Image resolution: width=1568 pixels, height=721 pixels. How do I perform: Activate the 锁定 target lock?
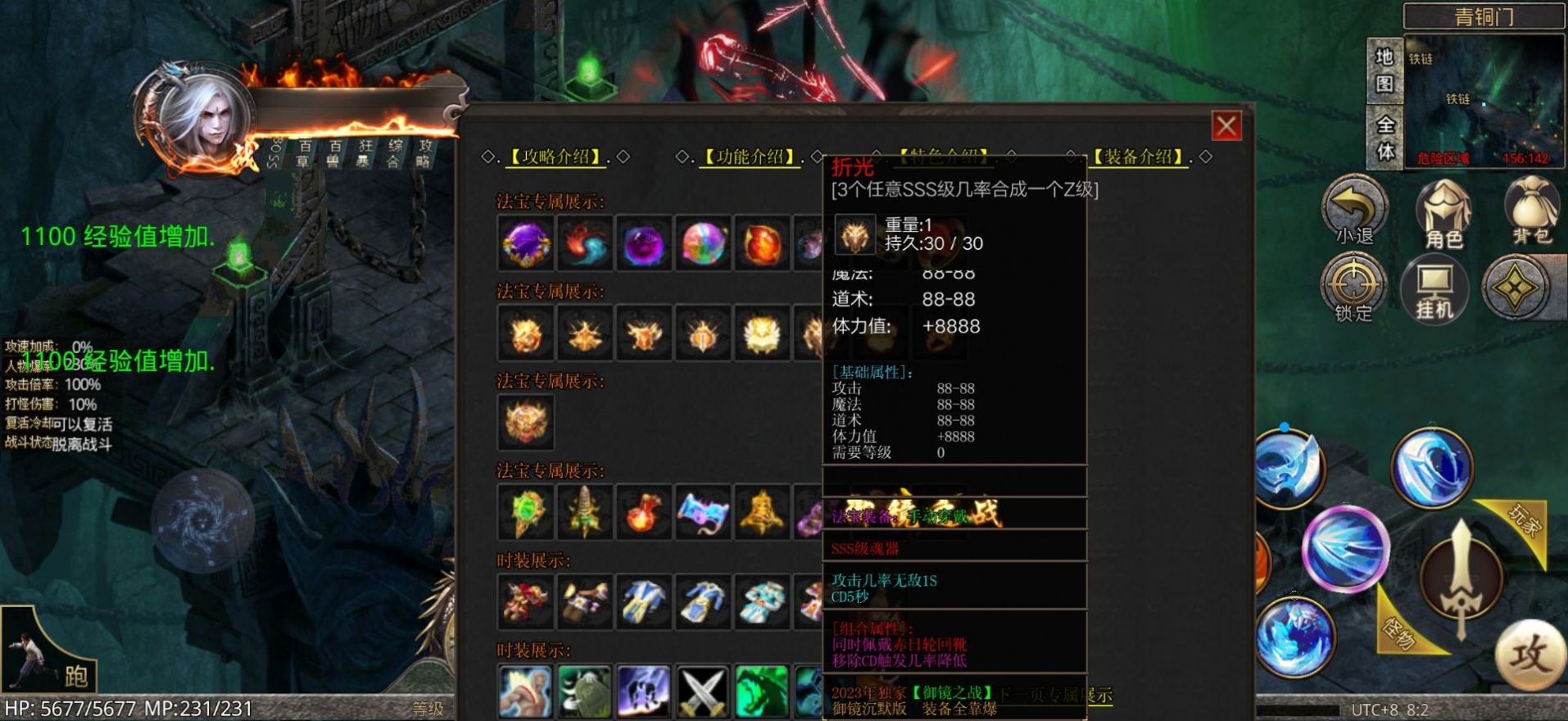point(1353,288)
